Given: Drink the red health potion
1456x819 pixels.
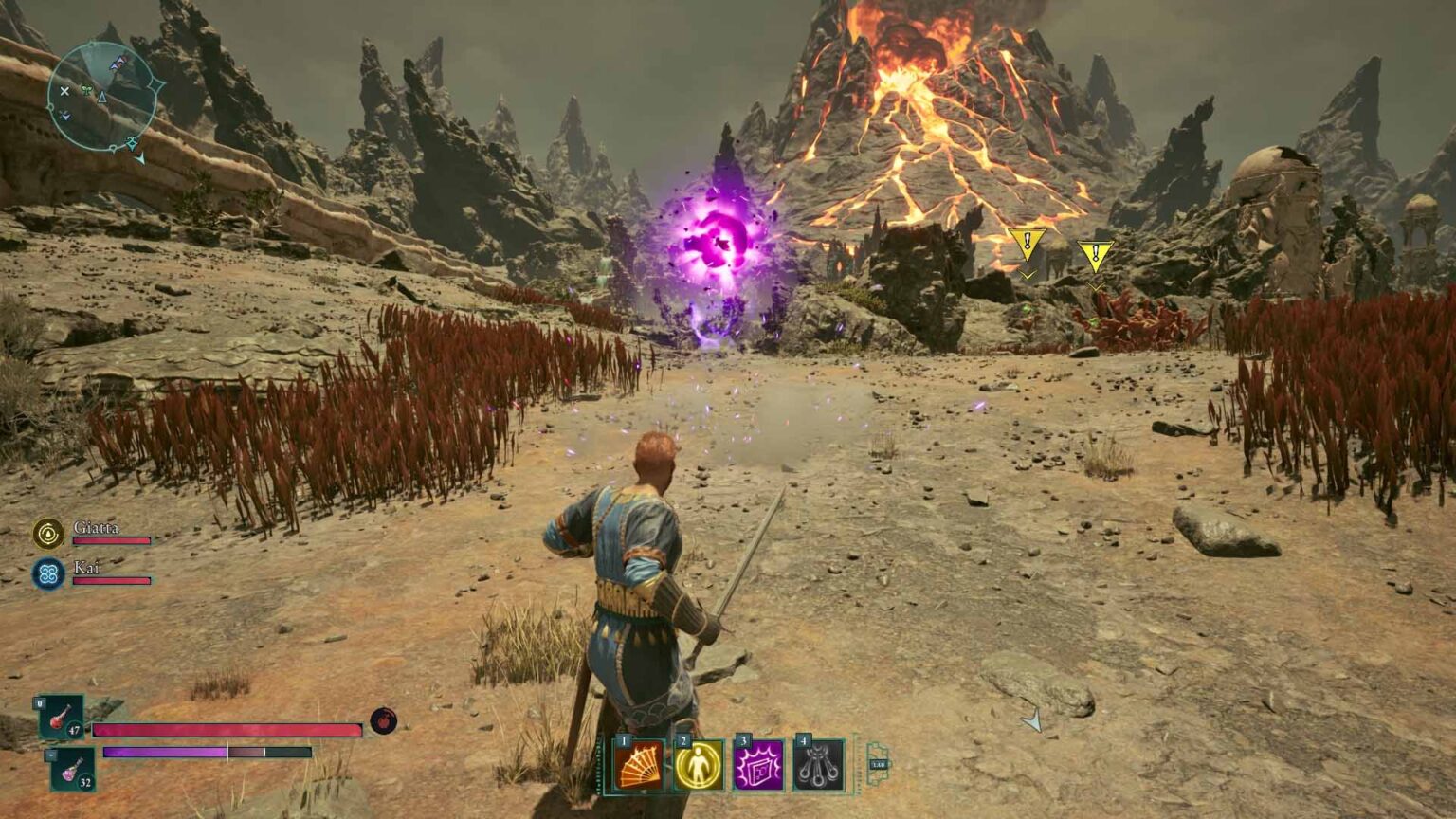Looking at the screenshot, I should (61, 718).
